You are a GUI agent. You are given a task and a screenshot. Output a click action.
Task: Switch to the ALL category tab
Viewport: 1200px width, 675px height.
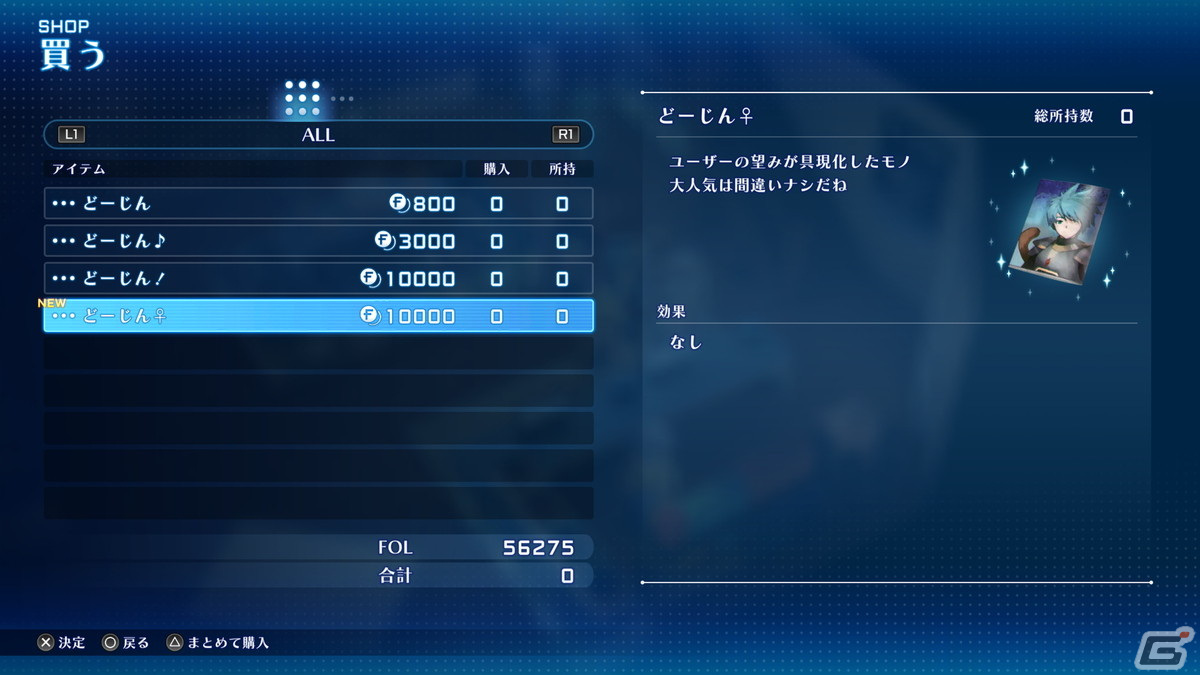coord(318,135)
